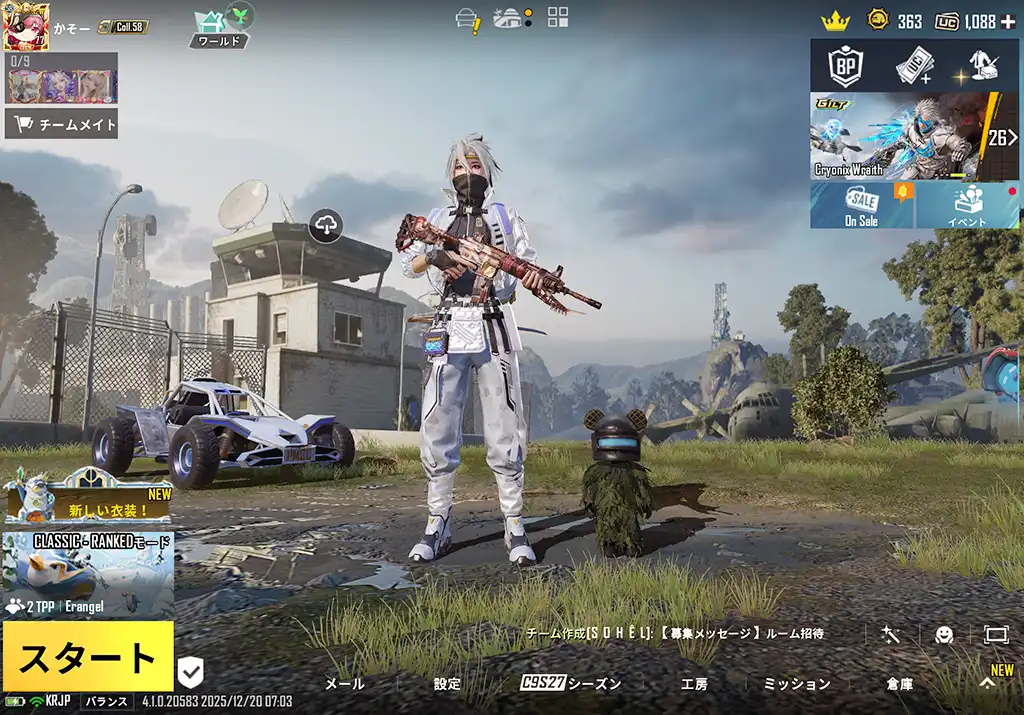Open the CLASSIC-RANKED mode selector
This screenshot has width=1024, height=715.
(x=88, y=574)
